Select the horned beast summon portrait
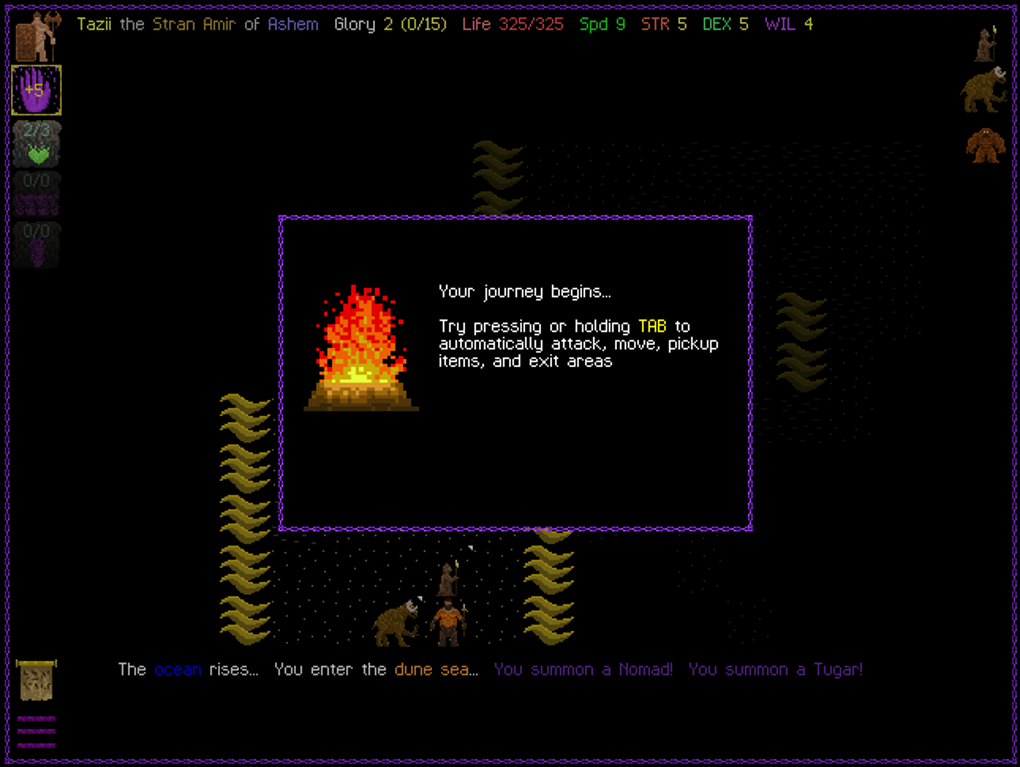 pyautogui.click(x=983, y=90)
